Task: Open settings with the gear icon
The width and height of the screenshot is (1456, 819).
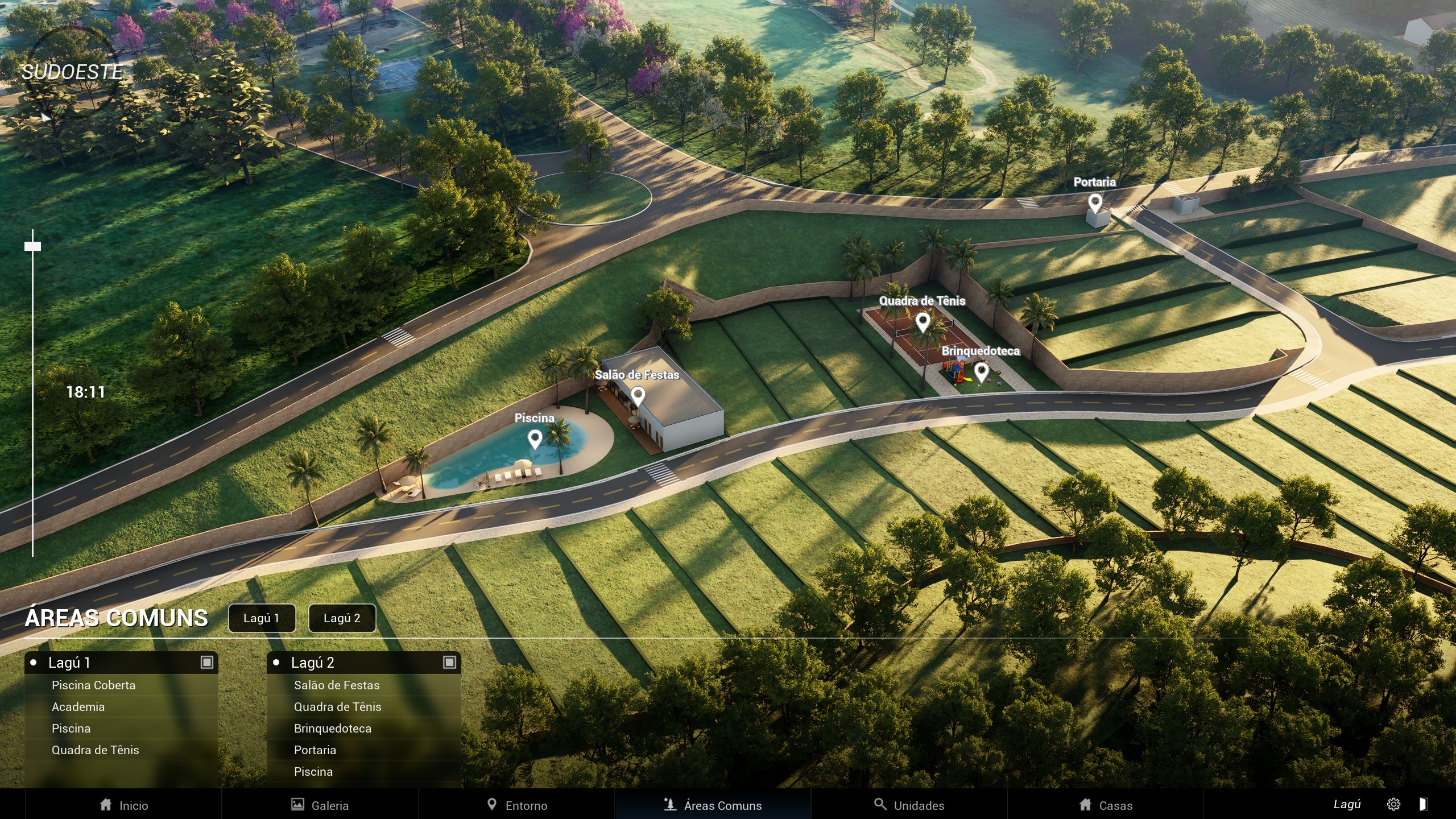Action: (1393, 804)
